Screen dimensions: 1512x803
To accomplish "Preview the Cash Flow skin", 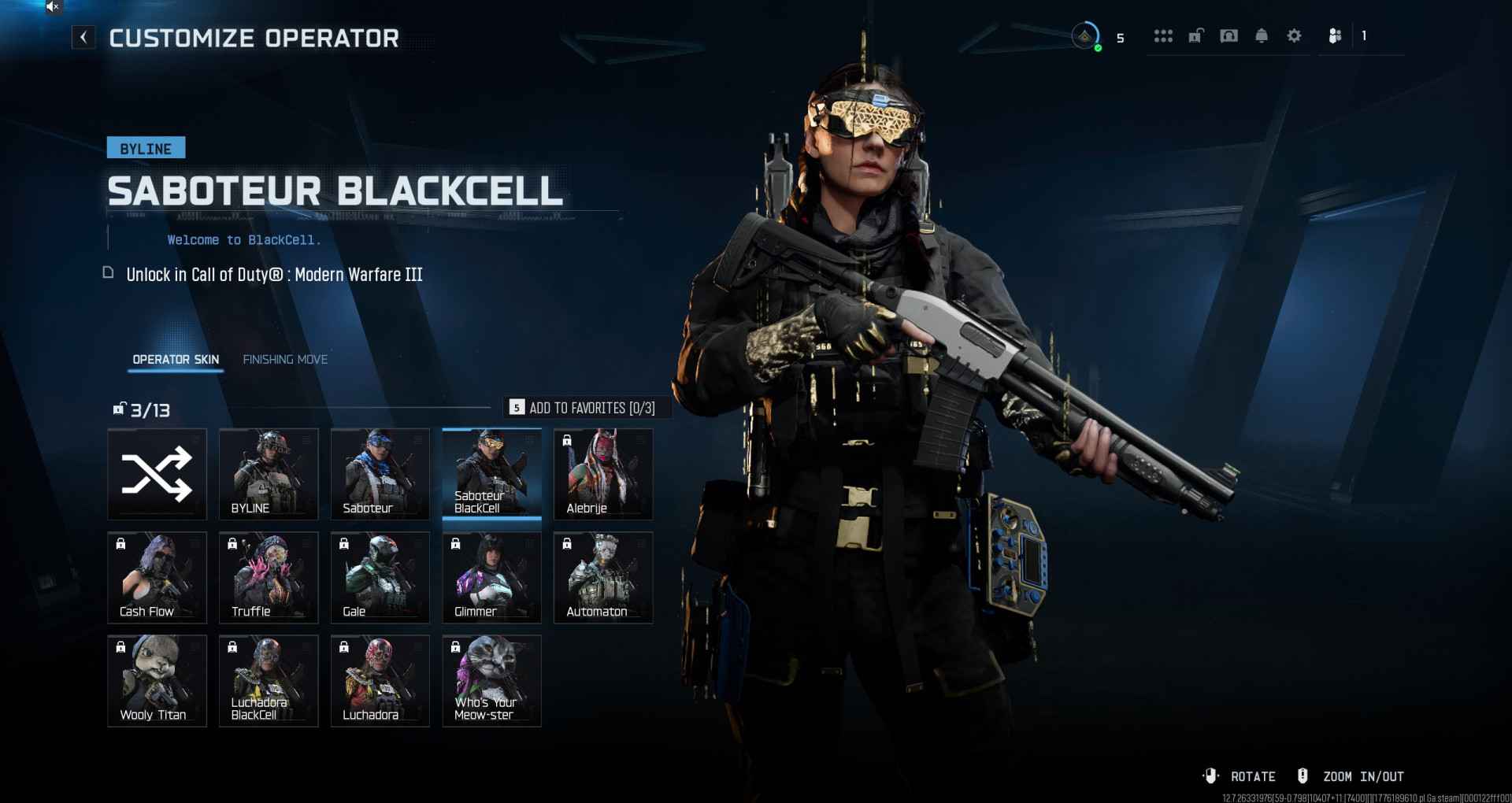I will tap(157, 578).
